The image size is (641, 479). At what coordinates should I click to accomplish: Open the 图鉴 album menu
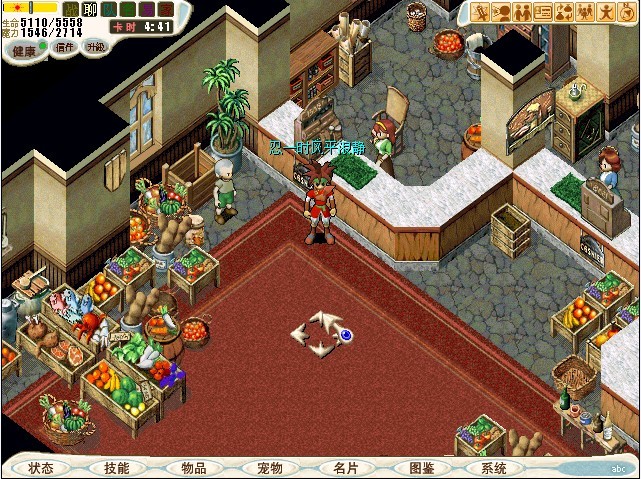tap(421, 467)
